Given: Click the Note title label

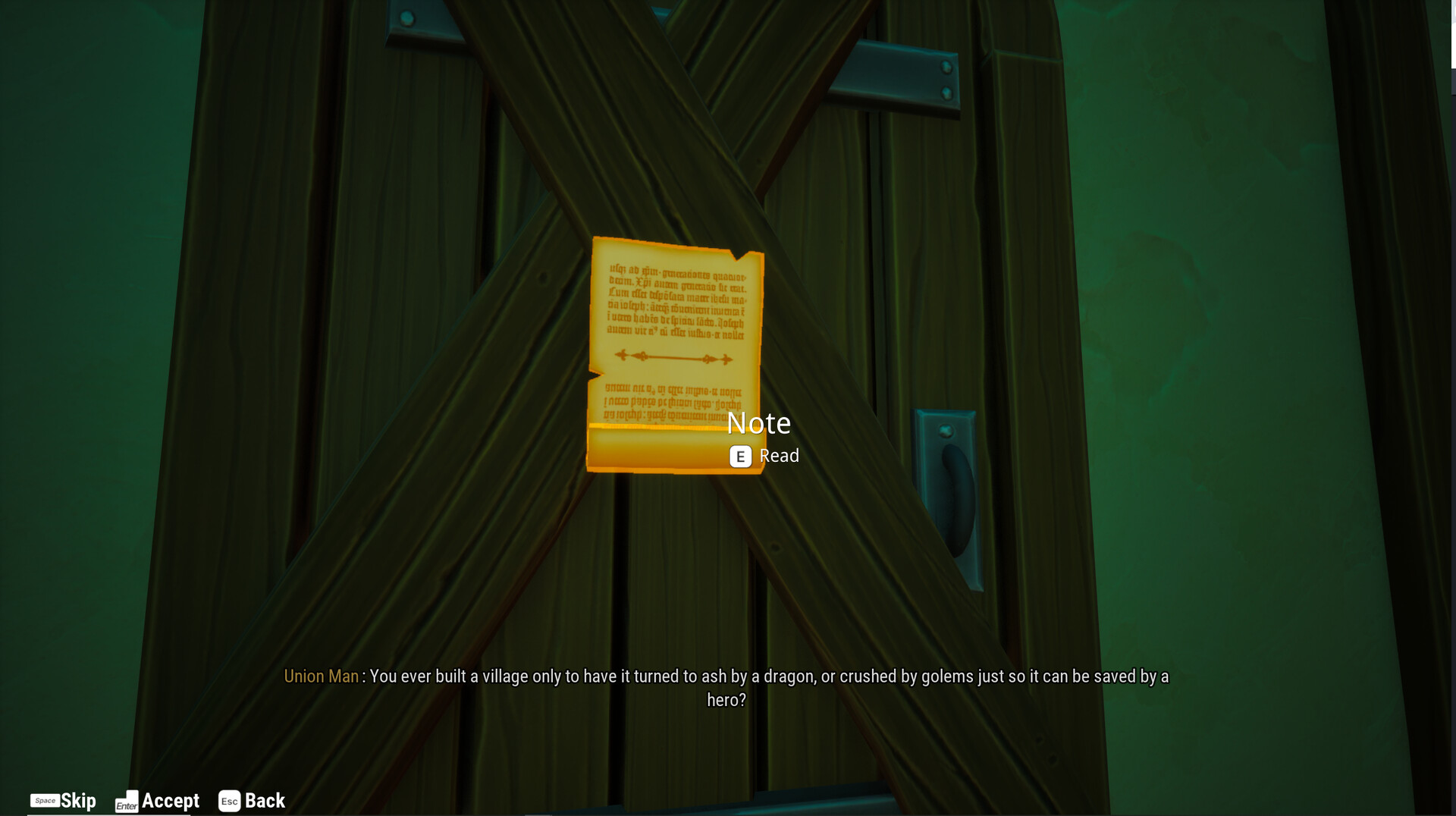Looking at the screenshot, I should [x=759, y=423].
